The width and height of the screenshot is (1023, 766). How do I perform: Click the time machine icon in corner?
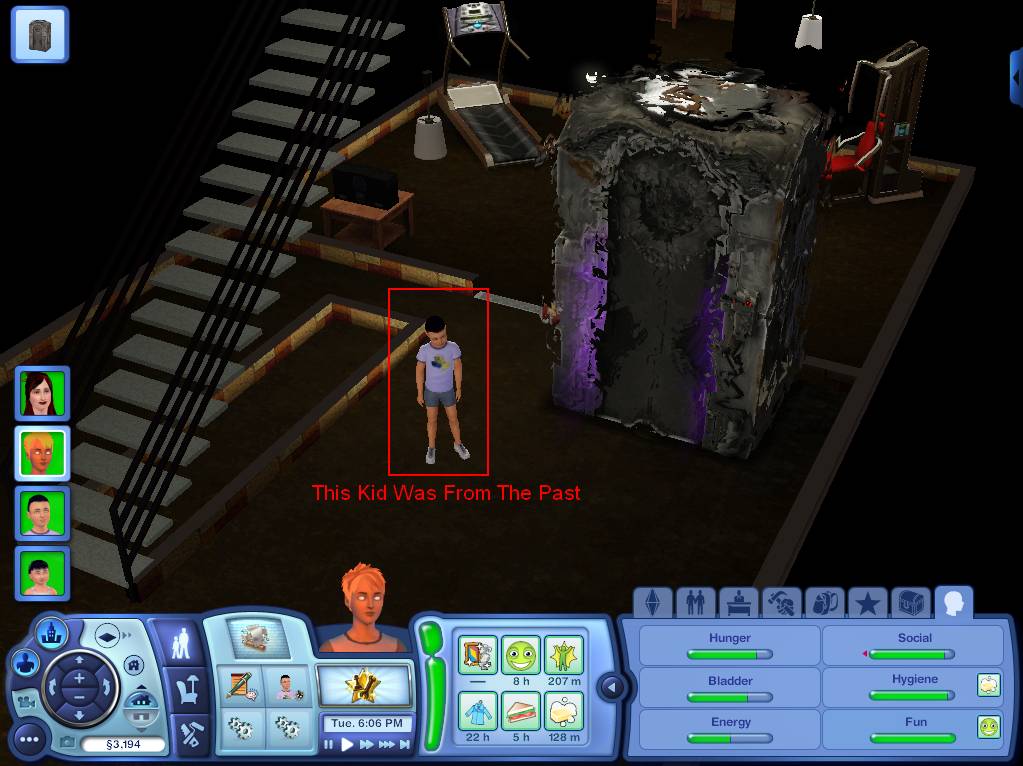pos(40,34)
